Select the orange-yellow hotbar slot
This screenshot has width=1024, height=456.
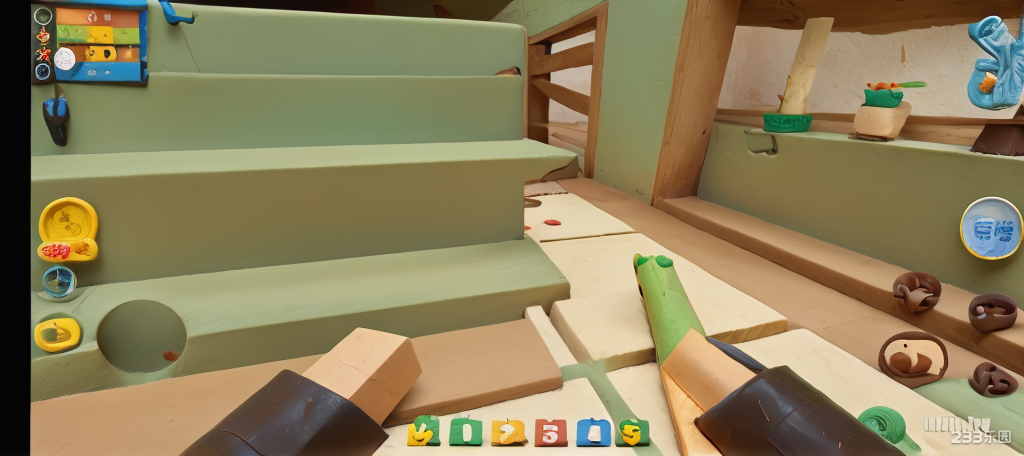(508, 433)
